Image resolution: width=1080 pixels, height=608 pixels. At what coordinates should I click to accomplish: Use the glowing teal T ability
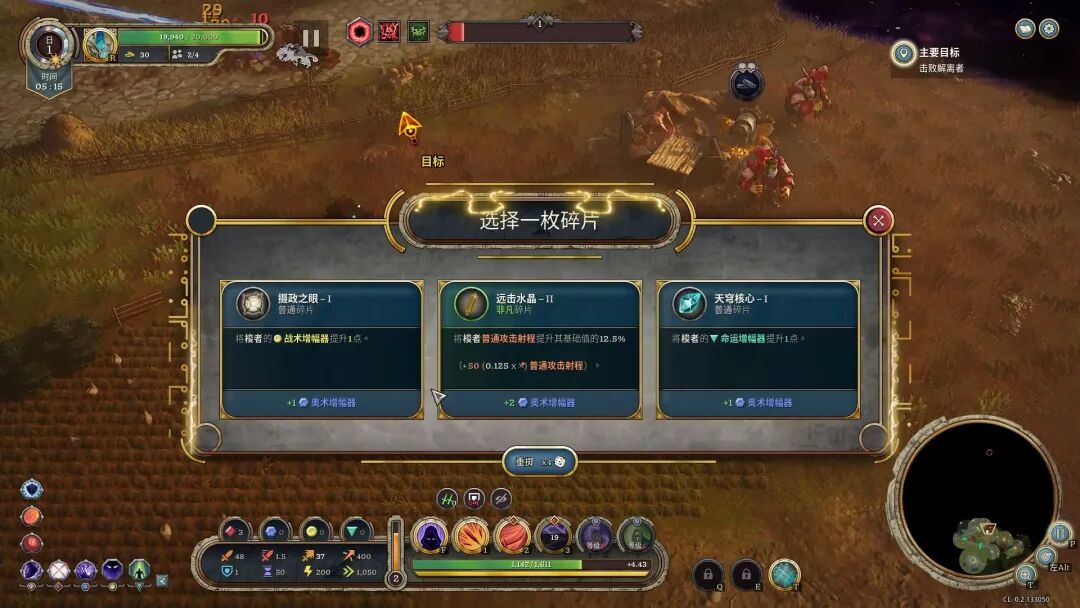[x=785, y=573]
